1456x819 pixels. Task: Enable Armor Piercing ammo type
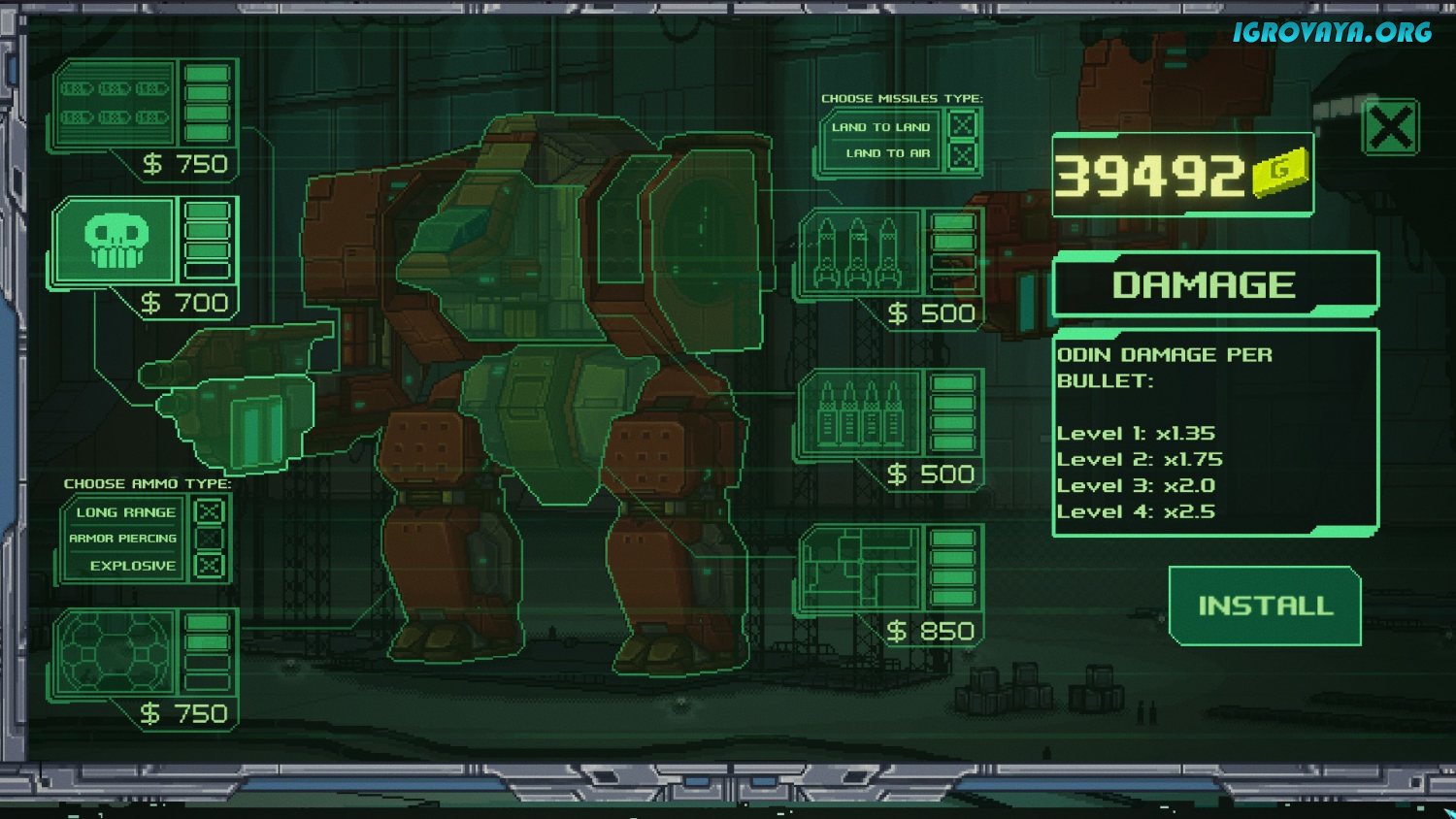coord(209,538)
